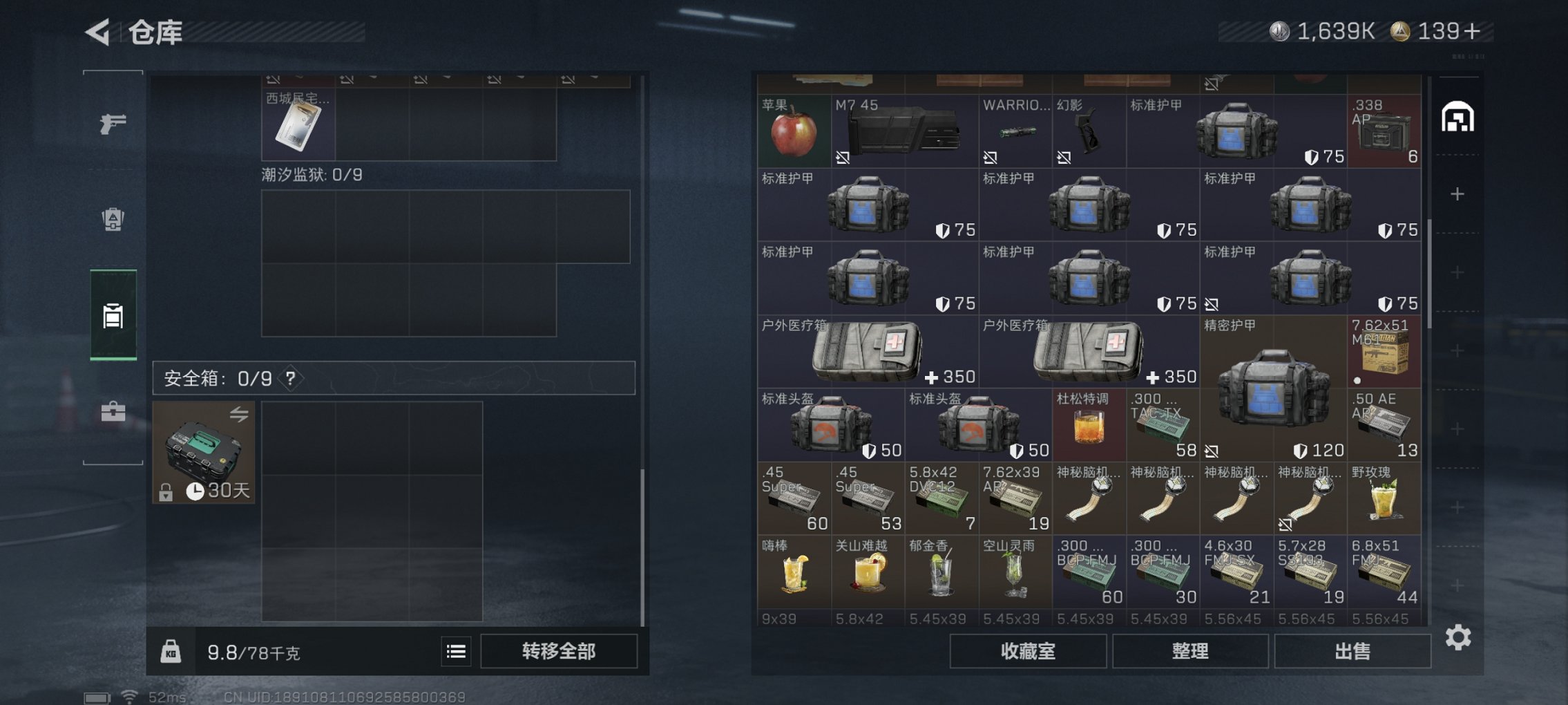Image resolution: width=1568 pixels, height=705 pixels.
Task: Switch to the pistol weapons tab in the sidebar
Action: click(114, 123)
